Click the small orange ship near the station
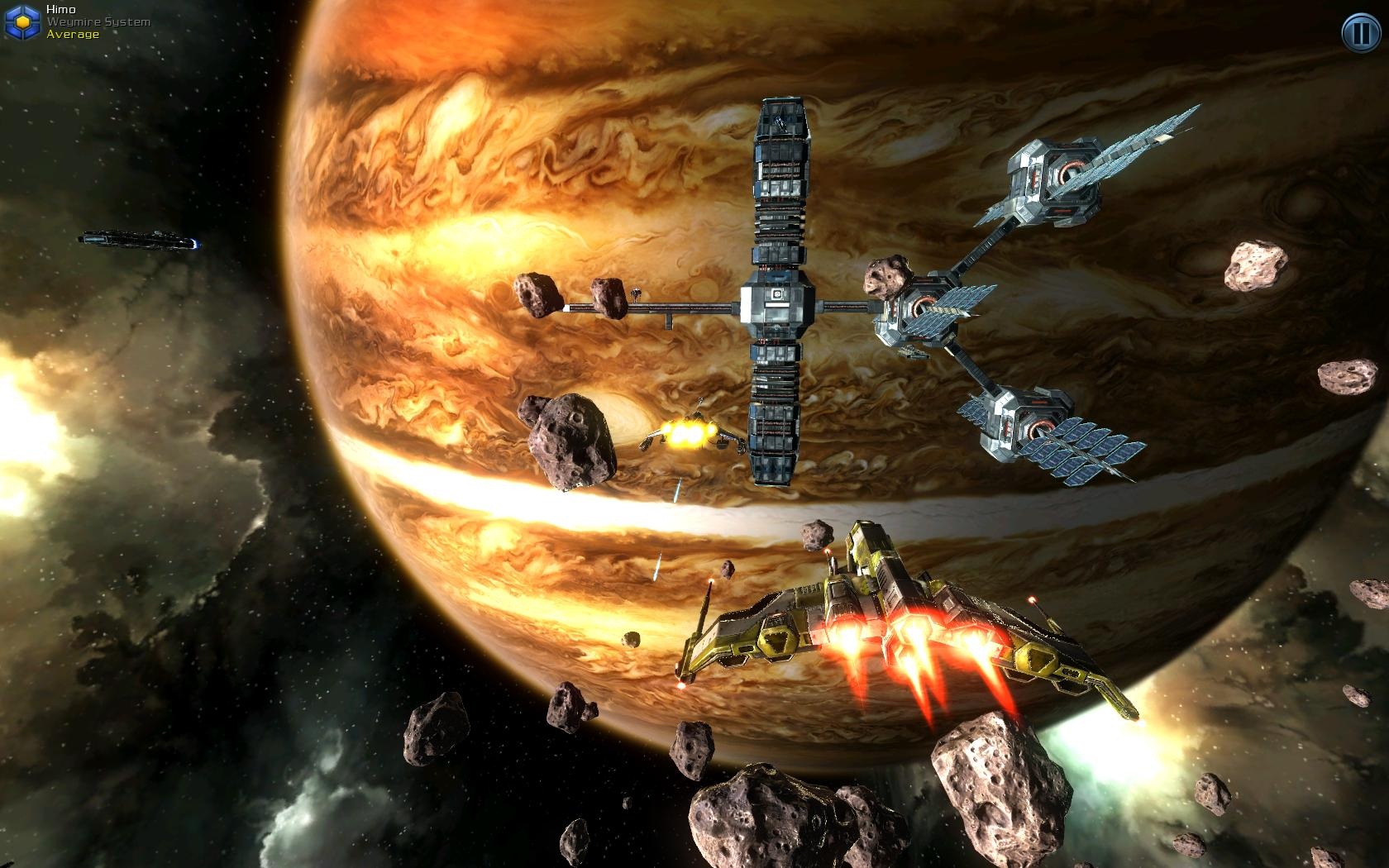Image resolution: width=1389 pixels, height=868 pixels. coord(690,434)
